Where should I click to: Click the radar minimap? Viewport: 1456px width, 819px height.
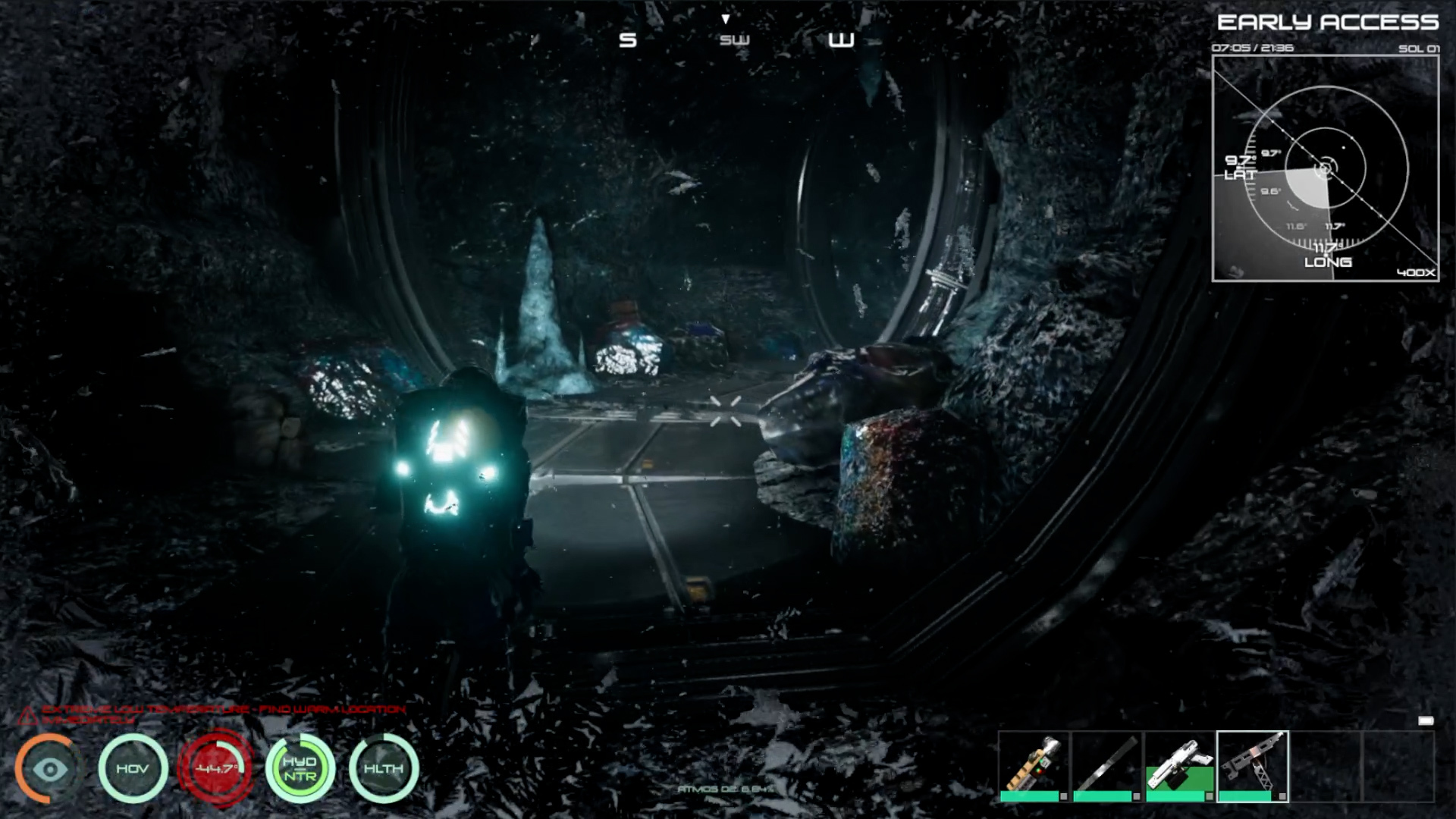1325,168
